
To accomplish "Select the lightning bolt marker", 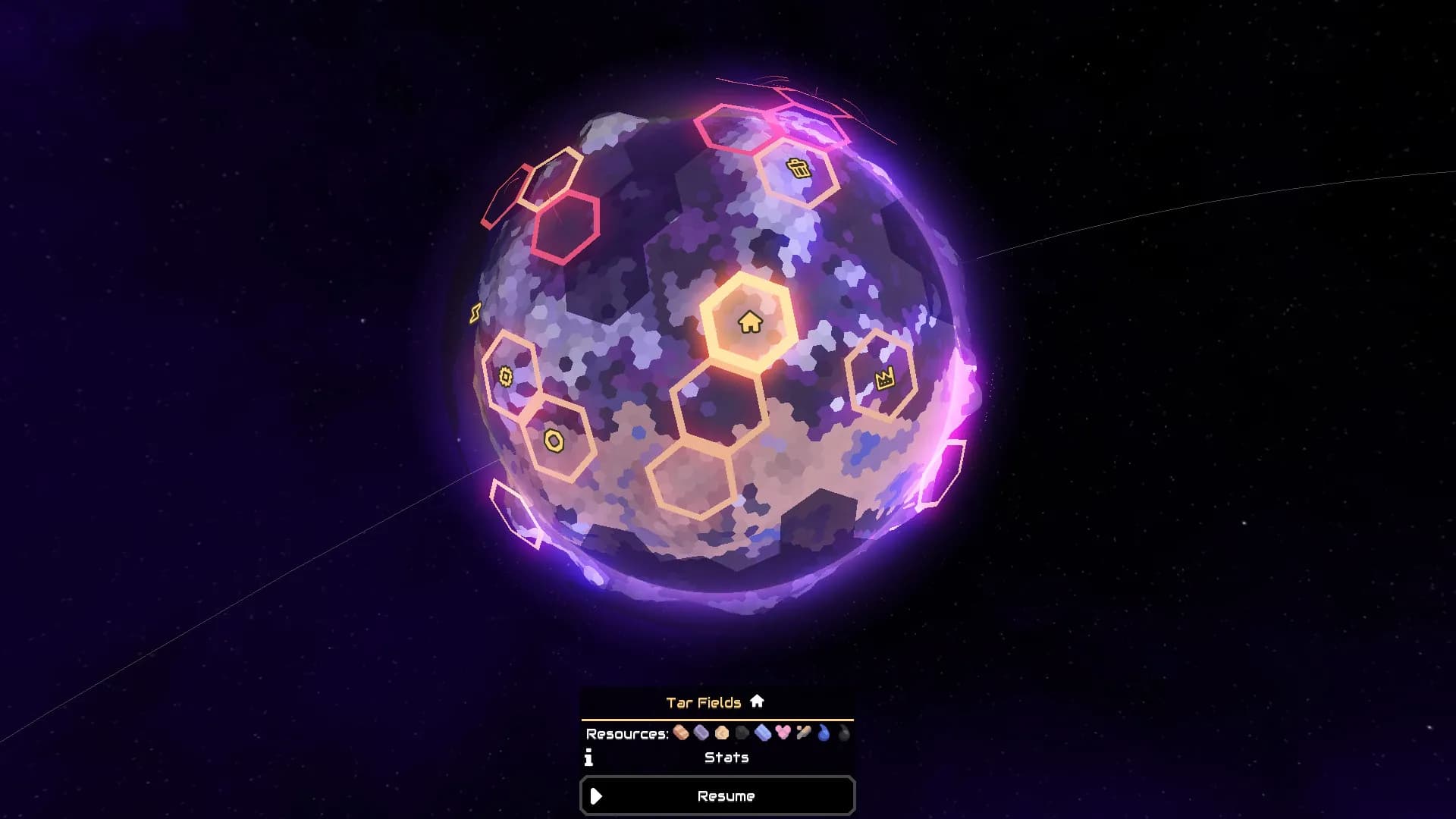I will tap(475, 312).
